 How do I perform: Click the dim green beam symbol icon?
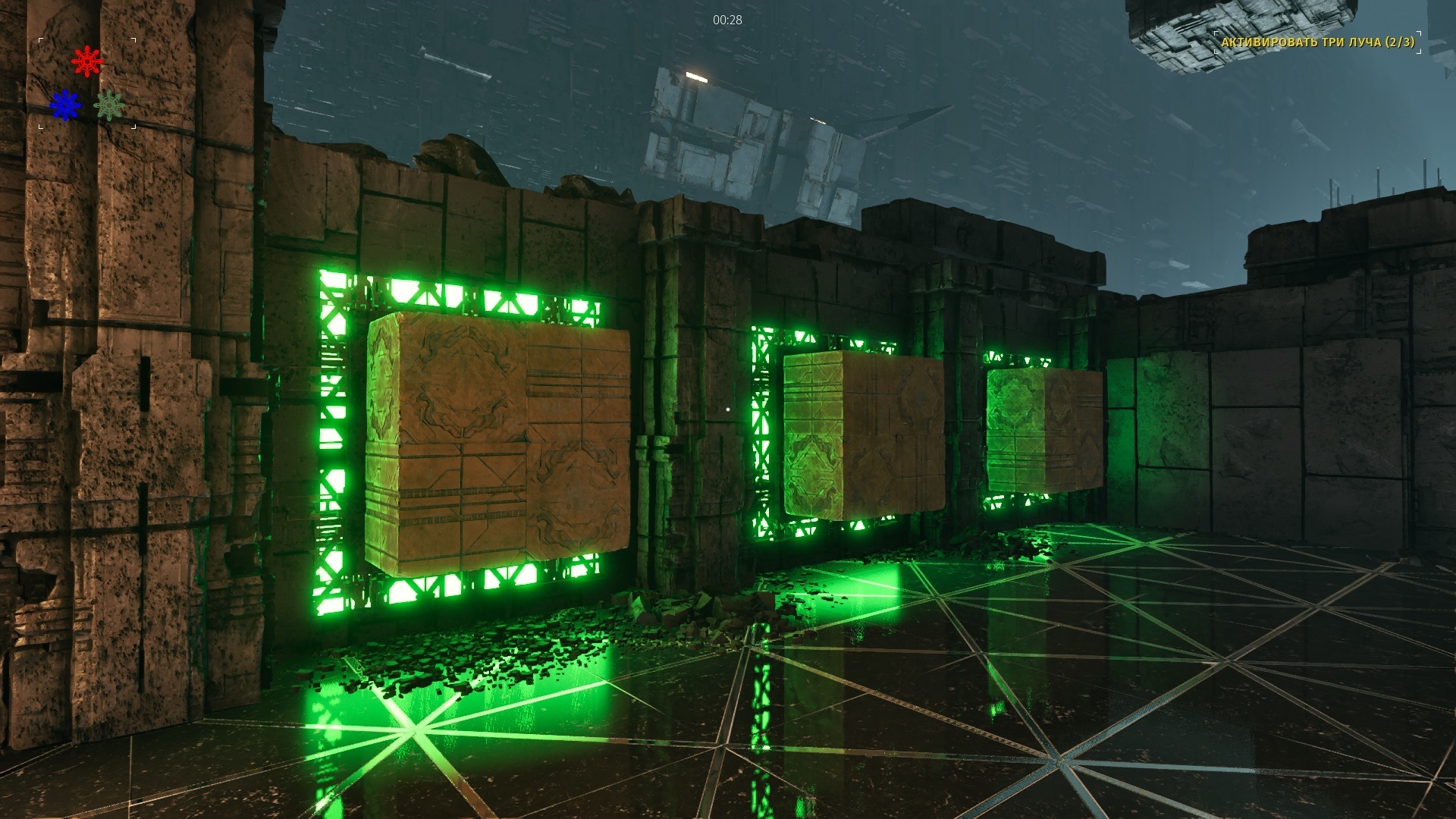(109, 105)
